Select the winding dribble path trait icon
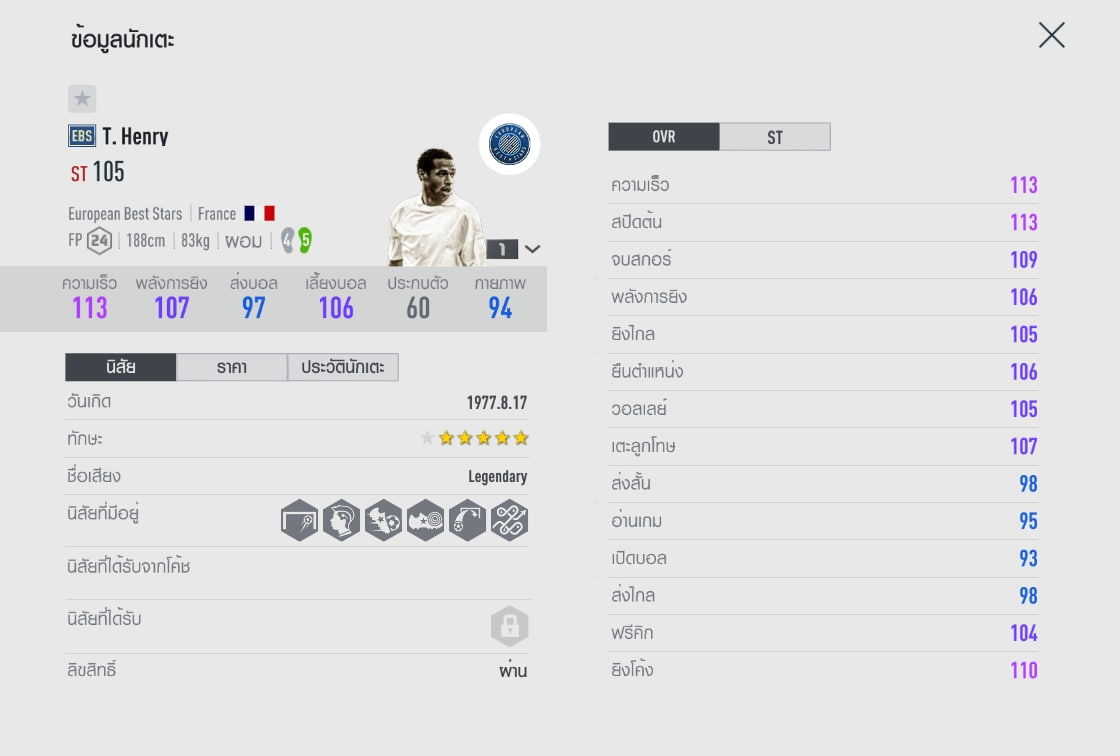1120x756 pixels. (509, 520)
